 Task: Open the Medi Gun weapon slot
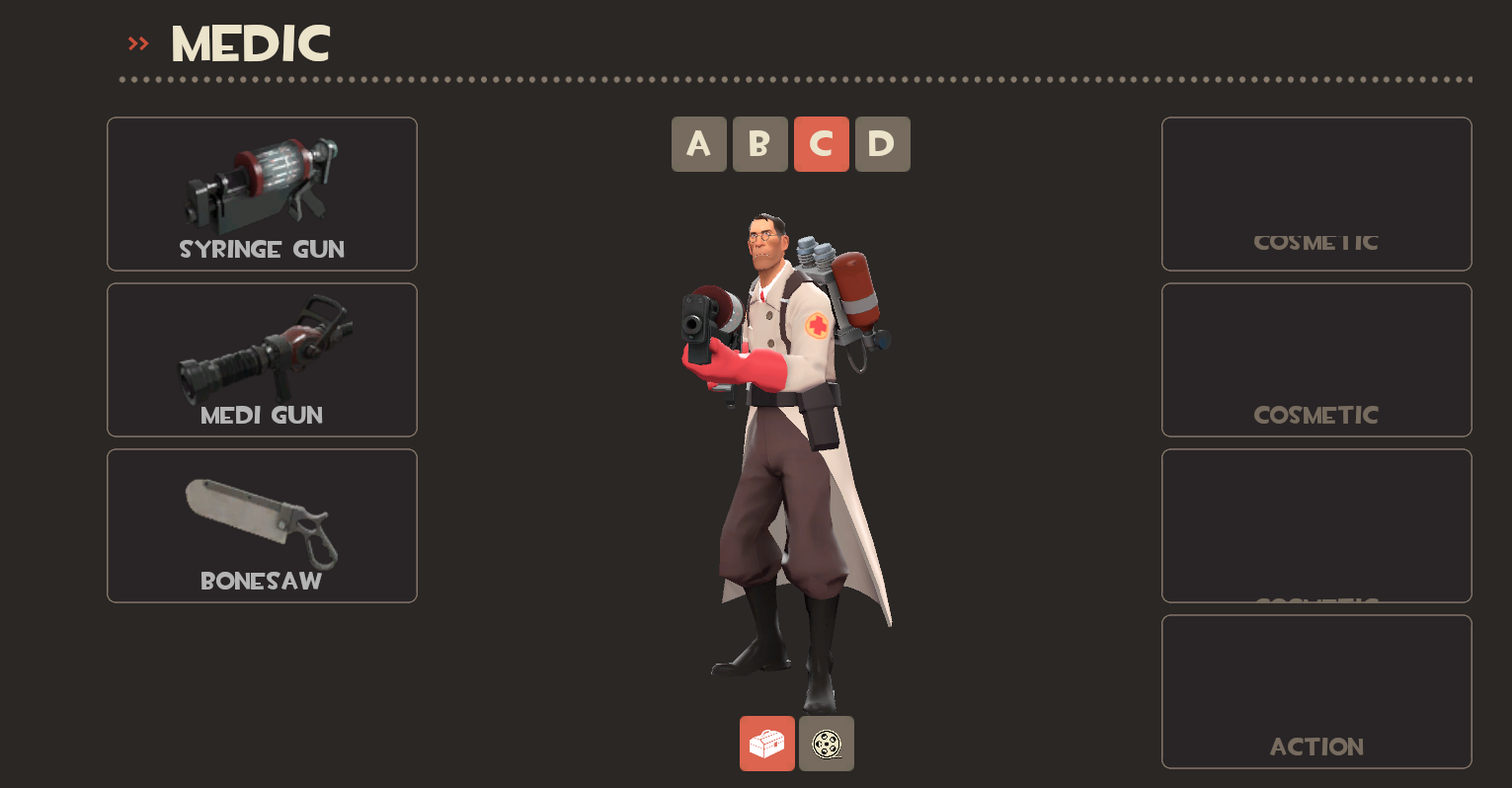pyautogui.click(x=261, y=359)
